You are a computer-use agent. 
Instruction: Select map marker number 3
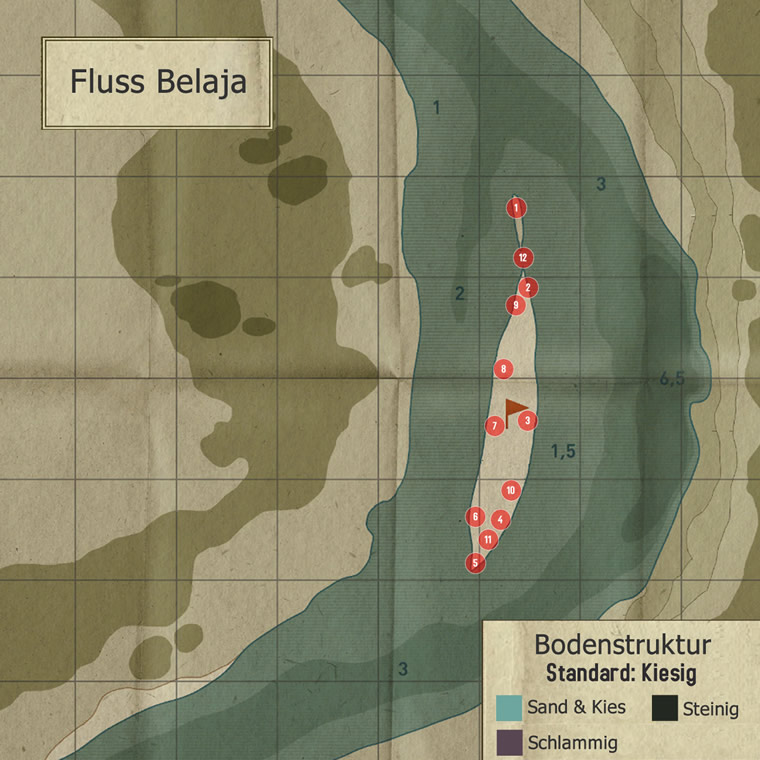(527, 420)
